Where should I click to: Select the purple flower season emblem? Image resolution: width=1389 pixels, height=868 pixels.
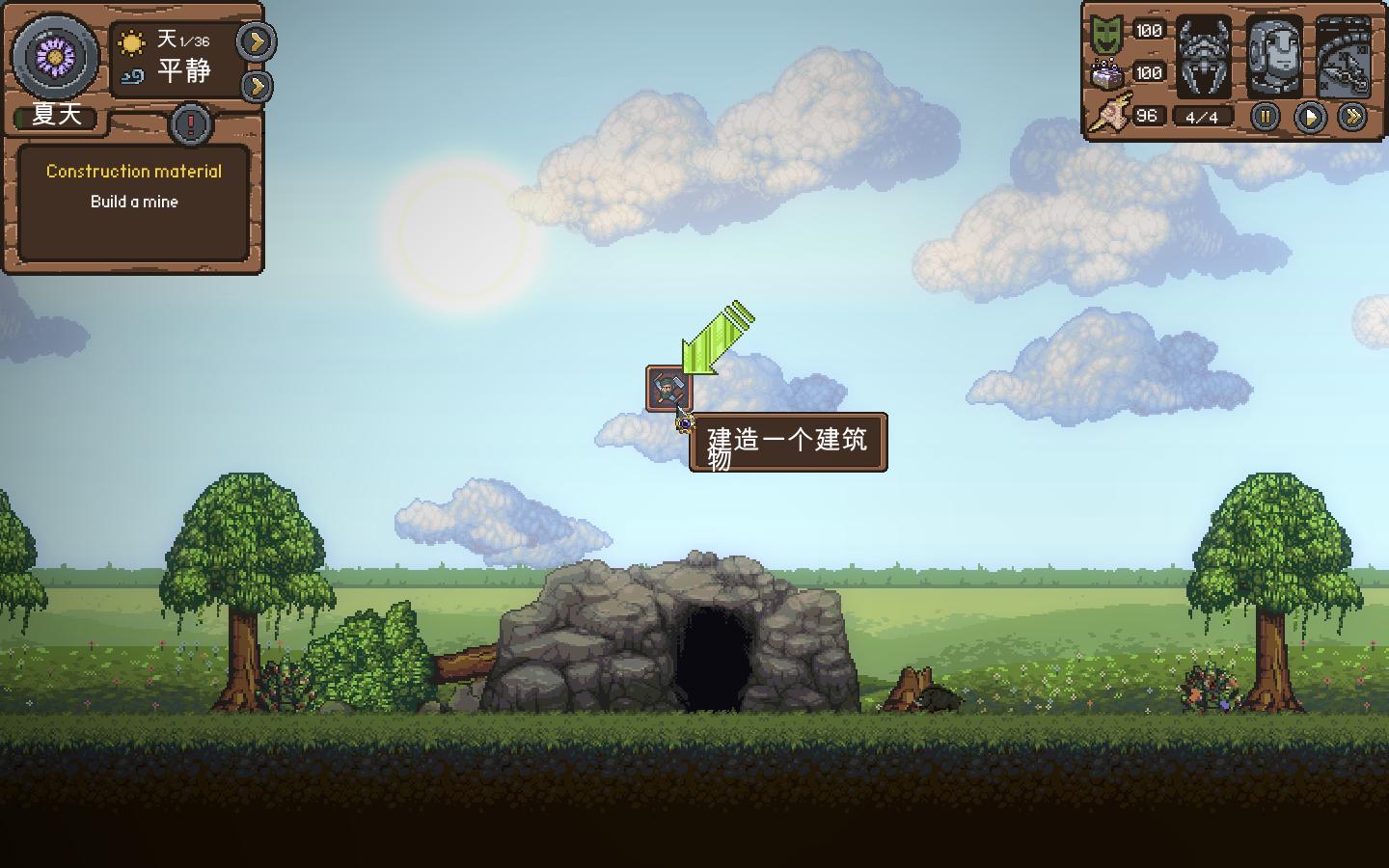coord(55,57)
